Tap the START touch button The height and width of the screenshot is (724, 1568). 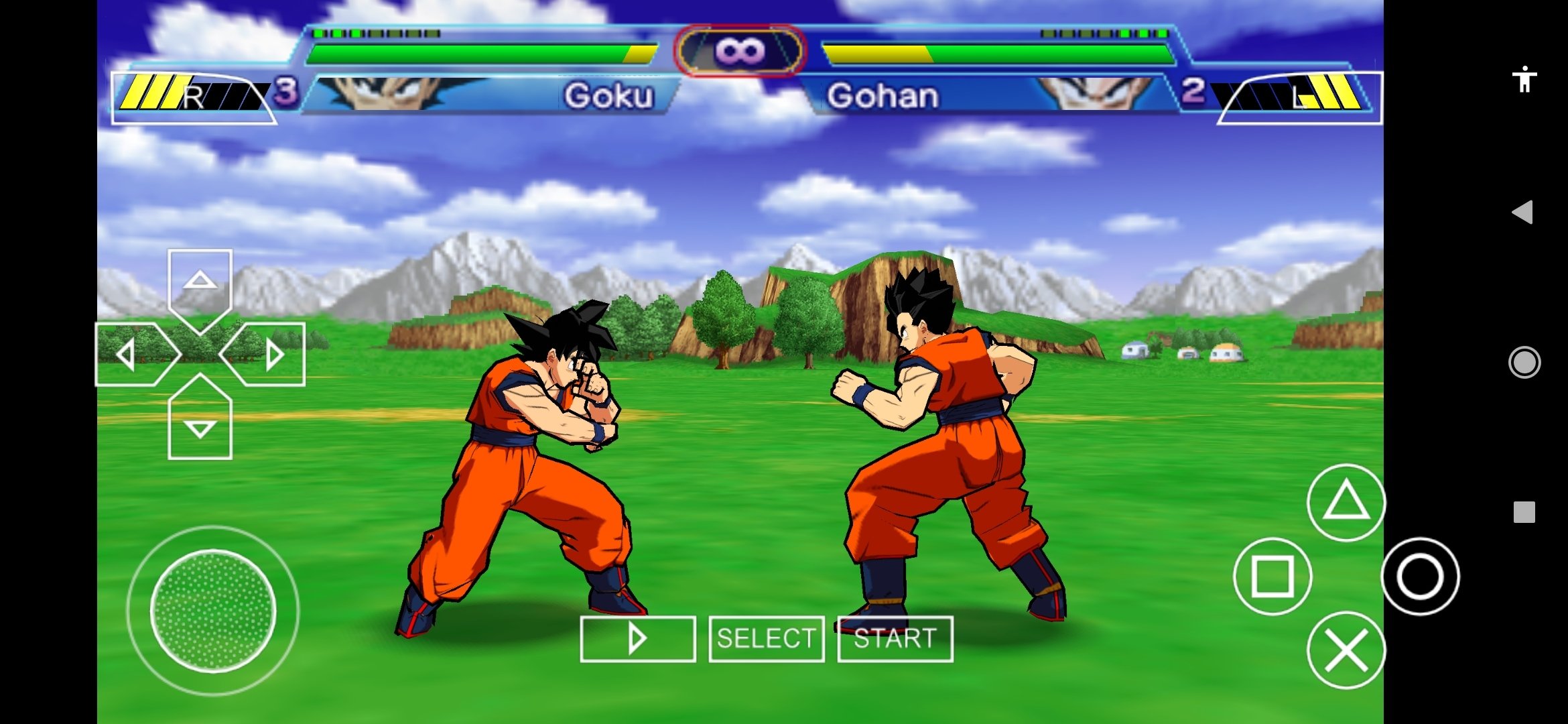[x=895, y=639]
